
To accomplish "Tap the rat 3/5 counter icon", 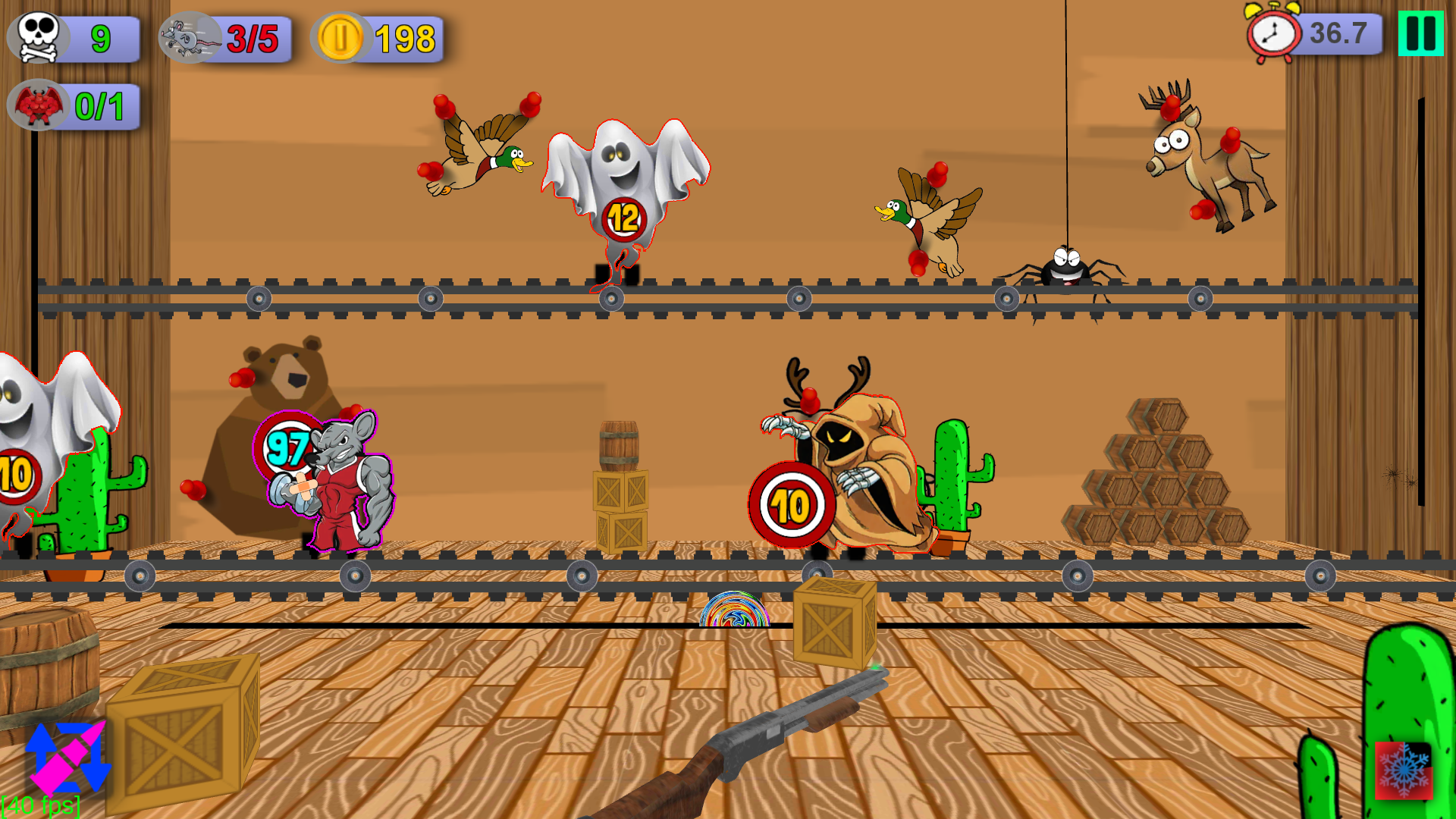I will pos(190,38).
